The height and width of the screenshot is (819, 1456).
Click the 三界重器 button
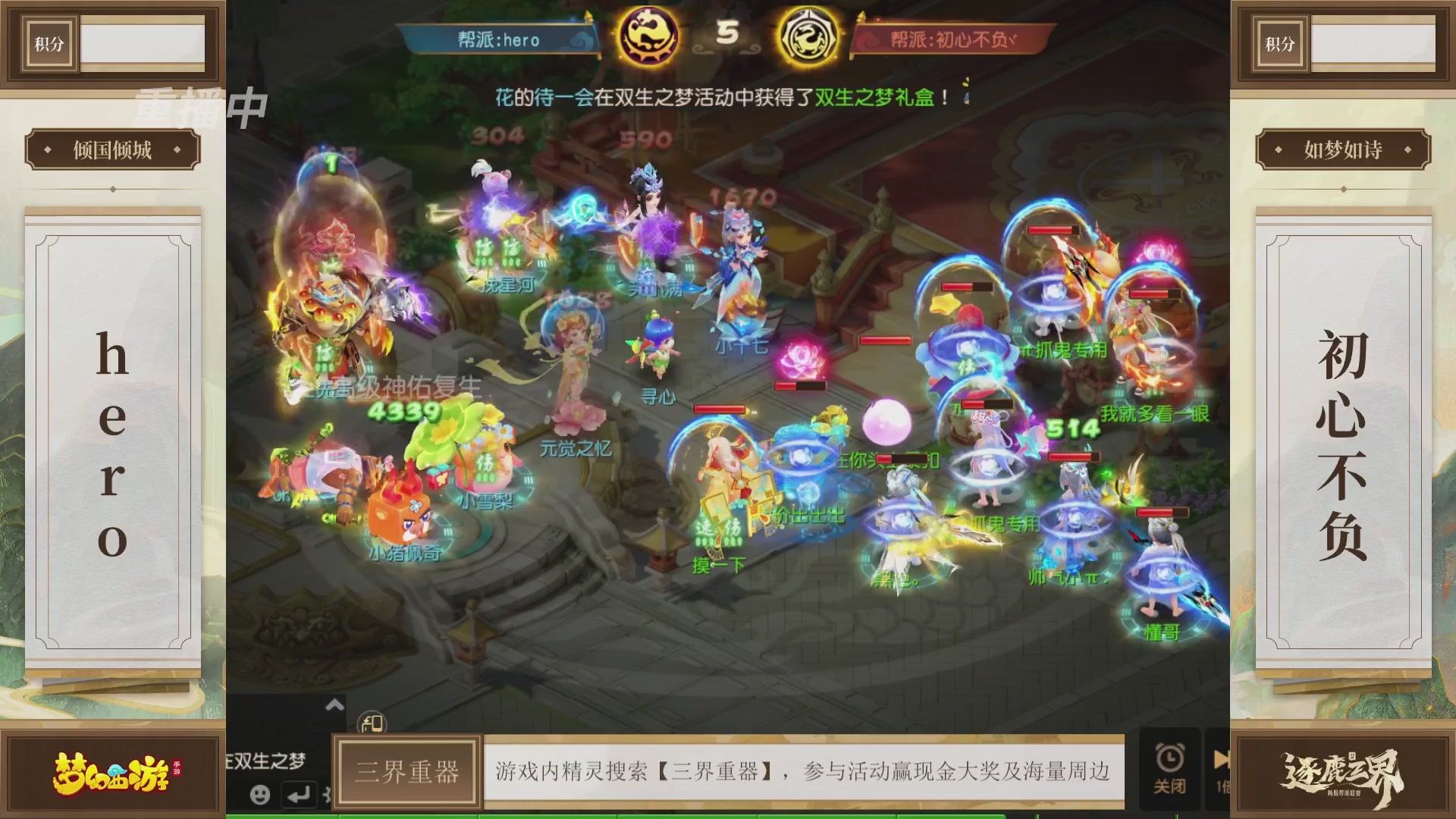[406, 772]
